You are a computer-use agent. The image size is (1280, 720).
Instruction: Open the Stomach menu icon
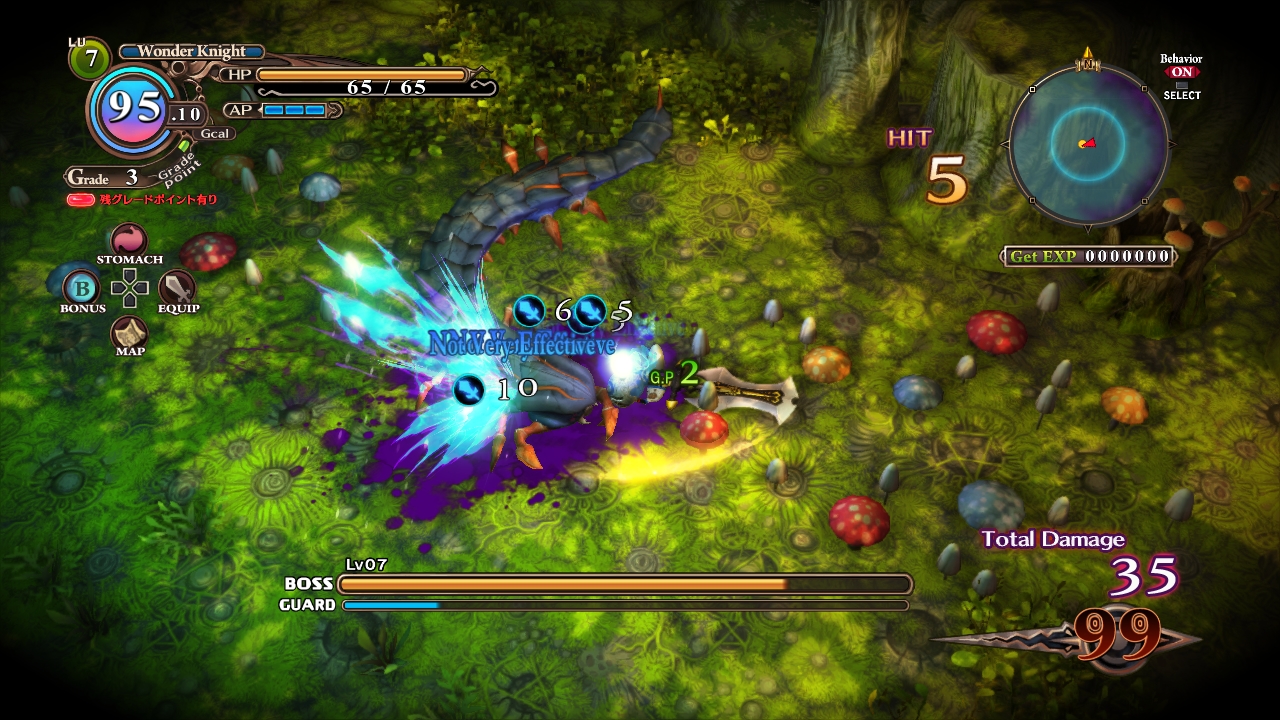pyautogui.click(x=129, y=241)
